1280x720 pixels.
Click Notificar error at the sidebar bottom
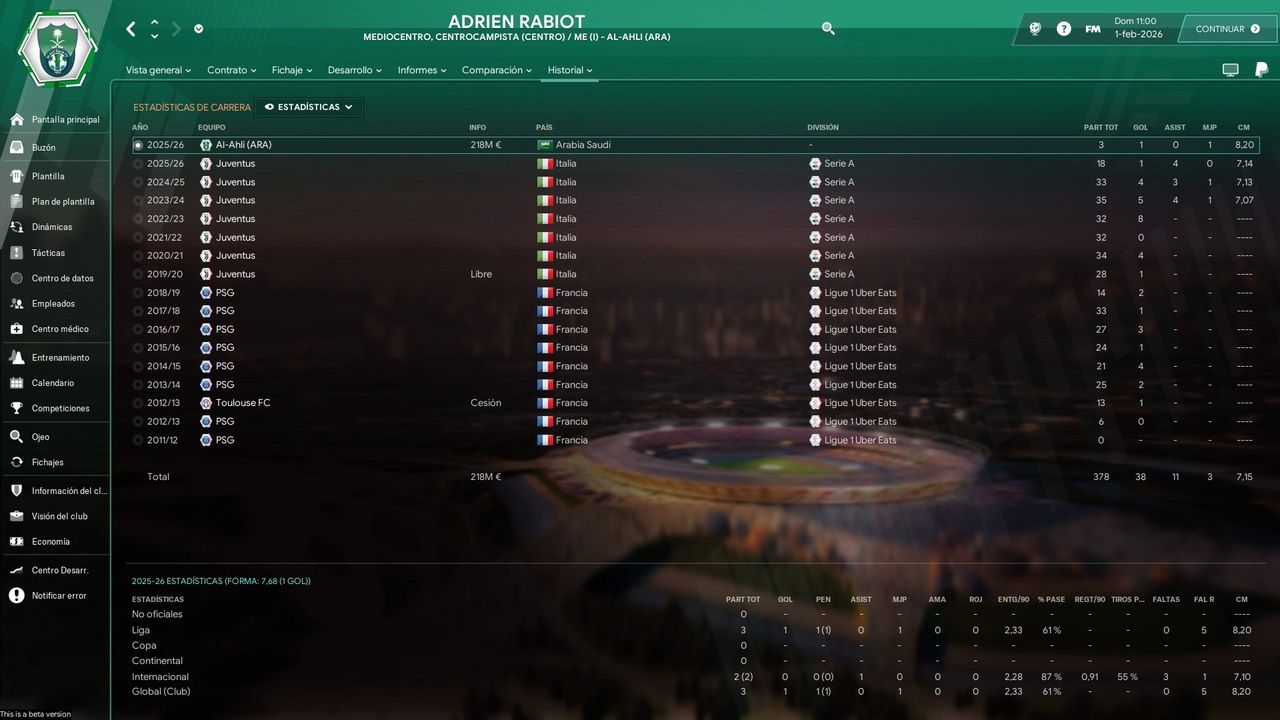(x=60, y=595)
